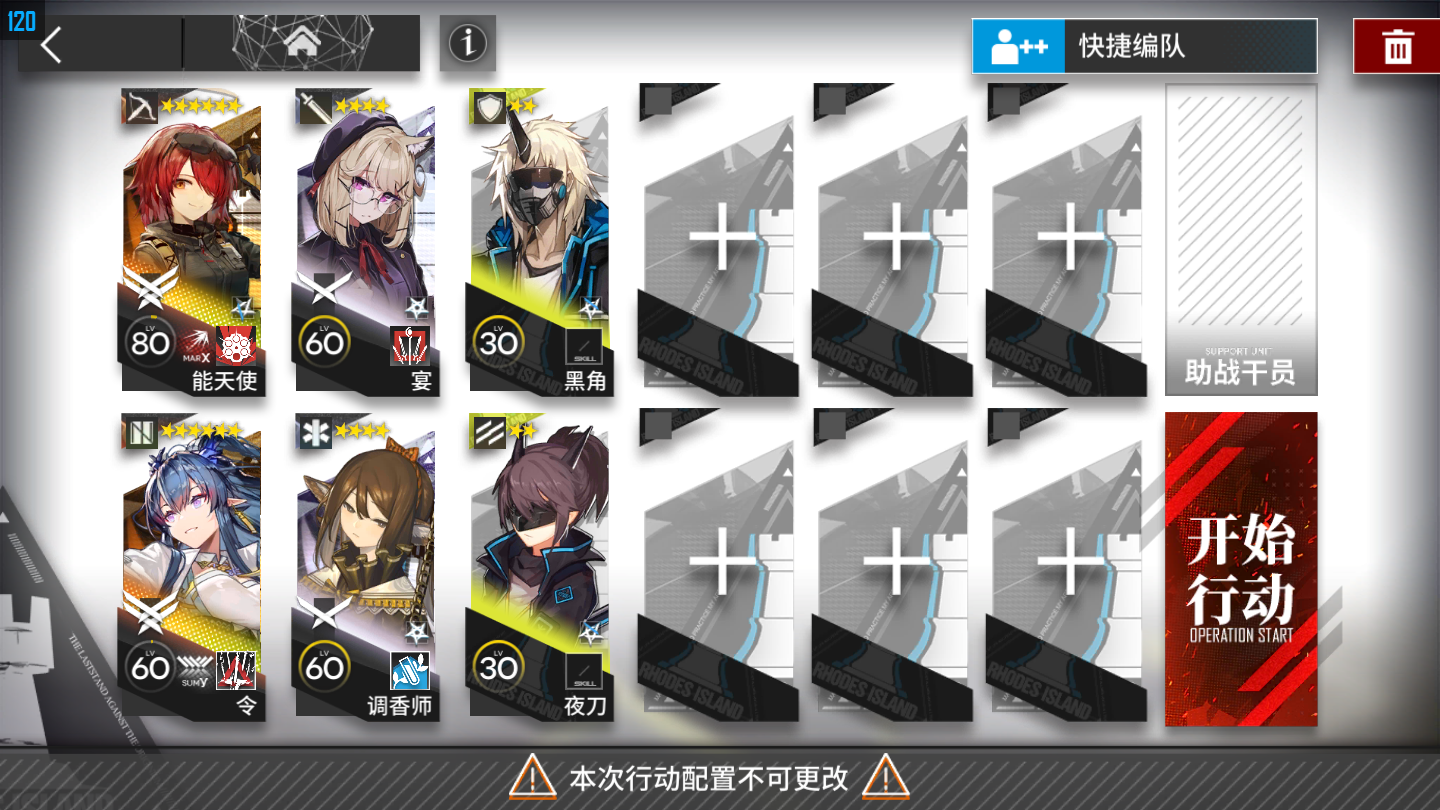Click 调香师's skill icon near her level badge
1440x810 pixels.
click(x=409, y=668)
